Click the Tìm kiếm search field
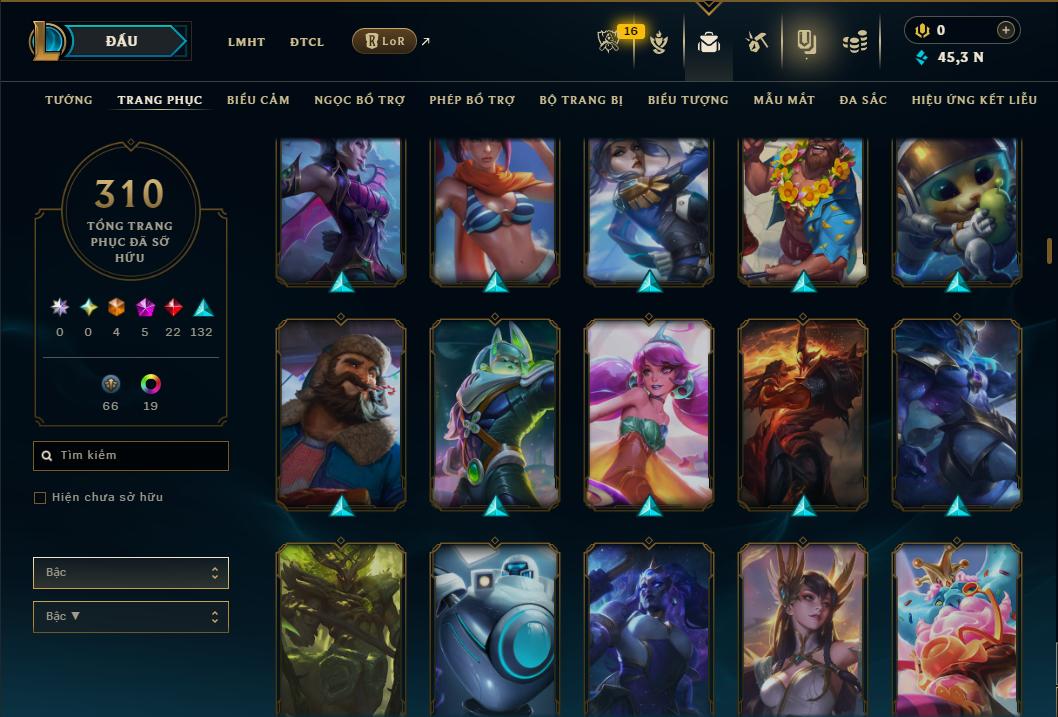The height and width of the screenshot is (717, 1058). pyautogui.click(x=131, y=456)
